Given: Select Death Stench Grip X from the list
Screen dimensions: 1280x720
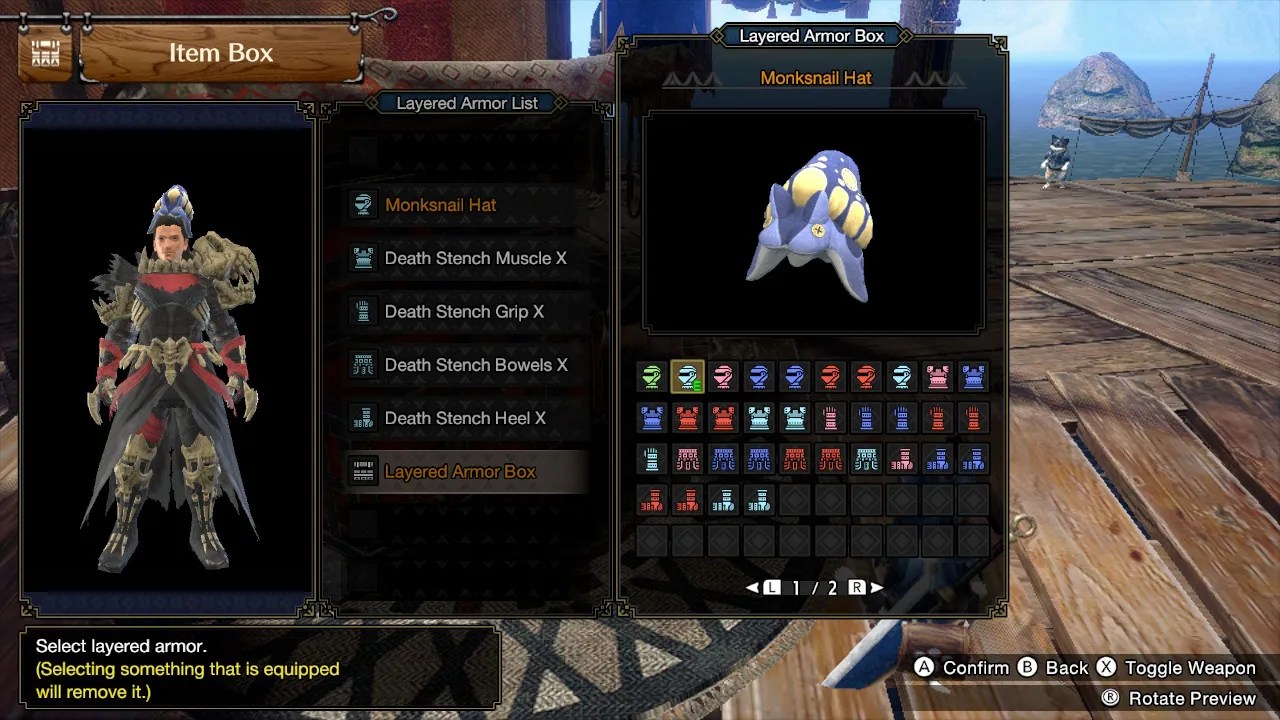Looking at the screenshot, I should pyautogui.click(x=464, y=311).
